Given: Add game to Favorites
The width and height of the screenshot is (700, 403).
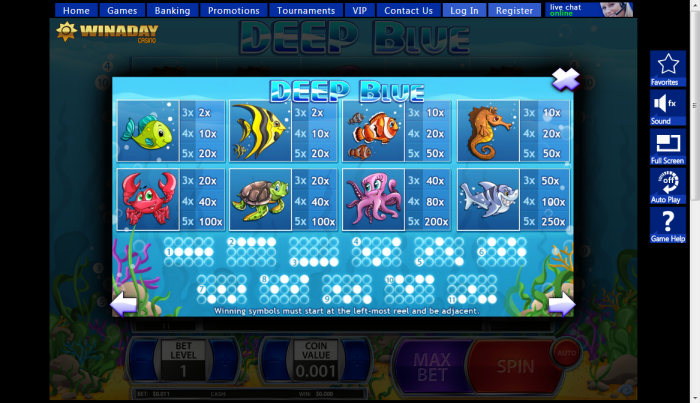Looking at the screenshot, I should 667,70.
